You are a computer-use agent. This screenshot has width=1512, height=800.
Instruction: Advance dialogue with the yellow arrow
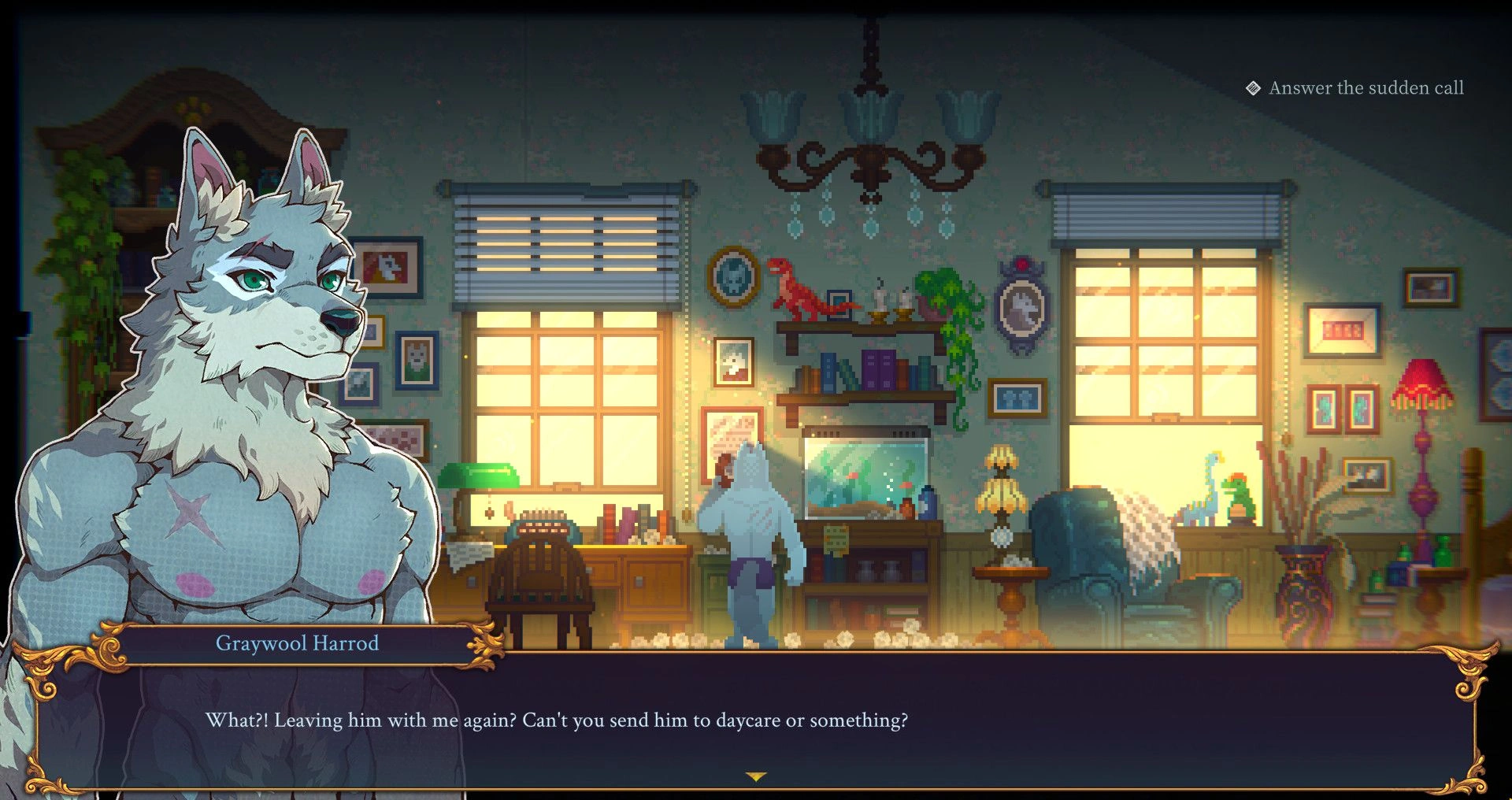point(756,777)
